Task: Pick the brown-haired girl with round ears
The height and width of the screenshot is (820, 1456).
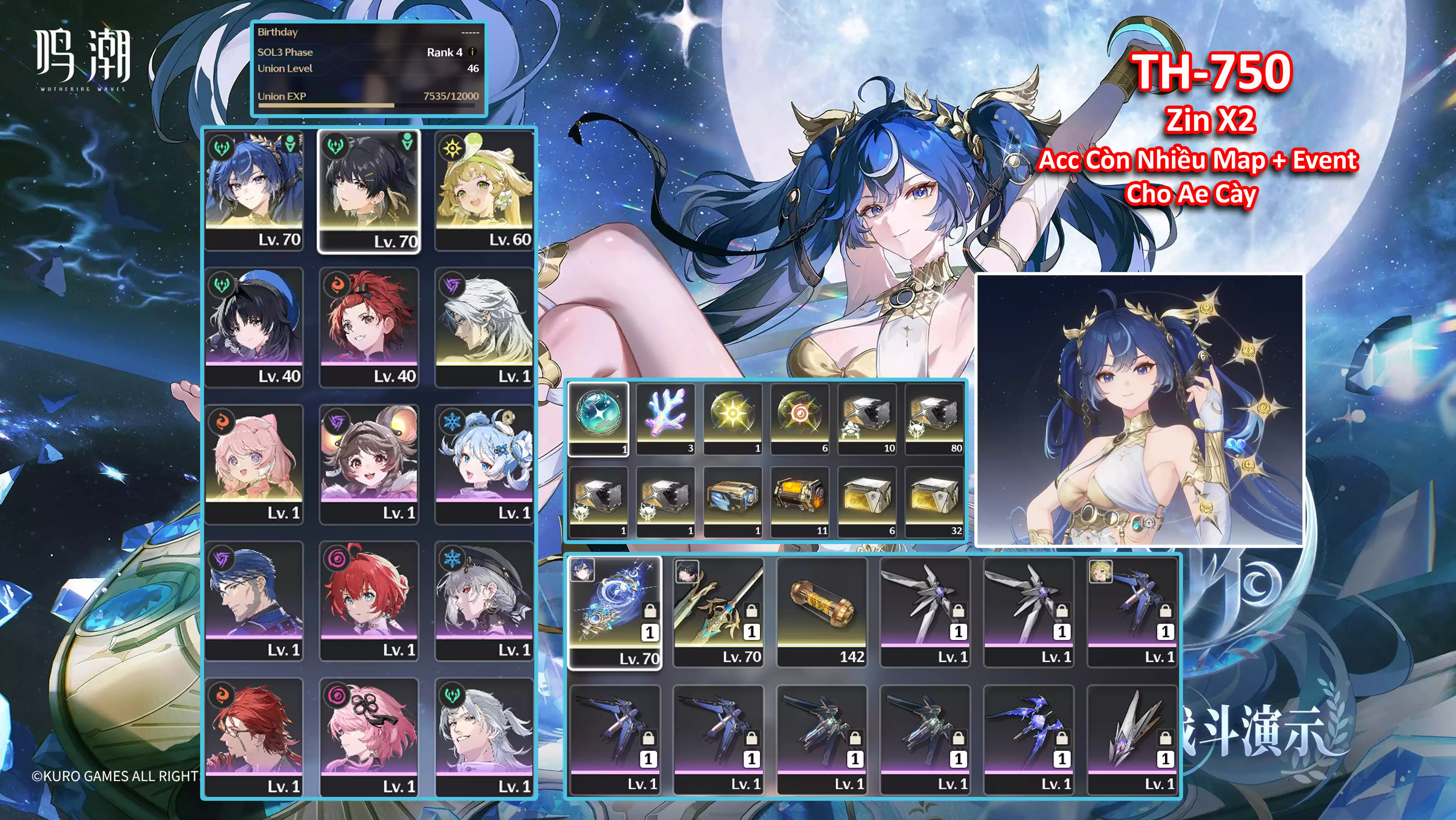Action: pos(369,464)
